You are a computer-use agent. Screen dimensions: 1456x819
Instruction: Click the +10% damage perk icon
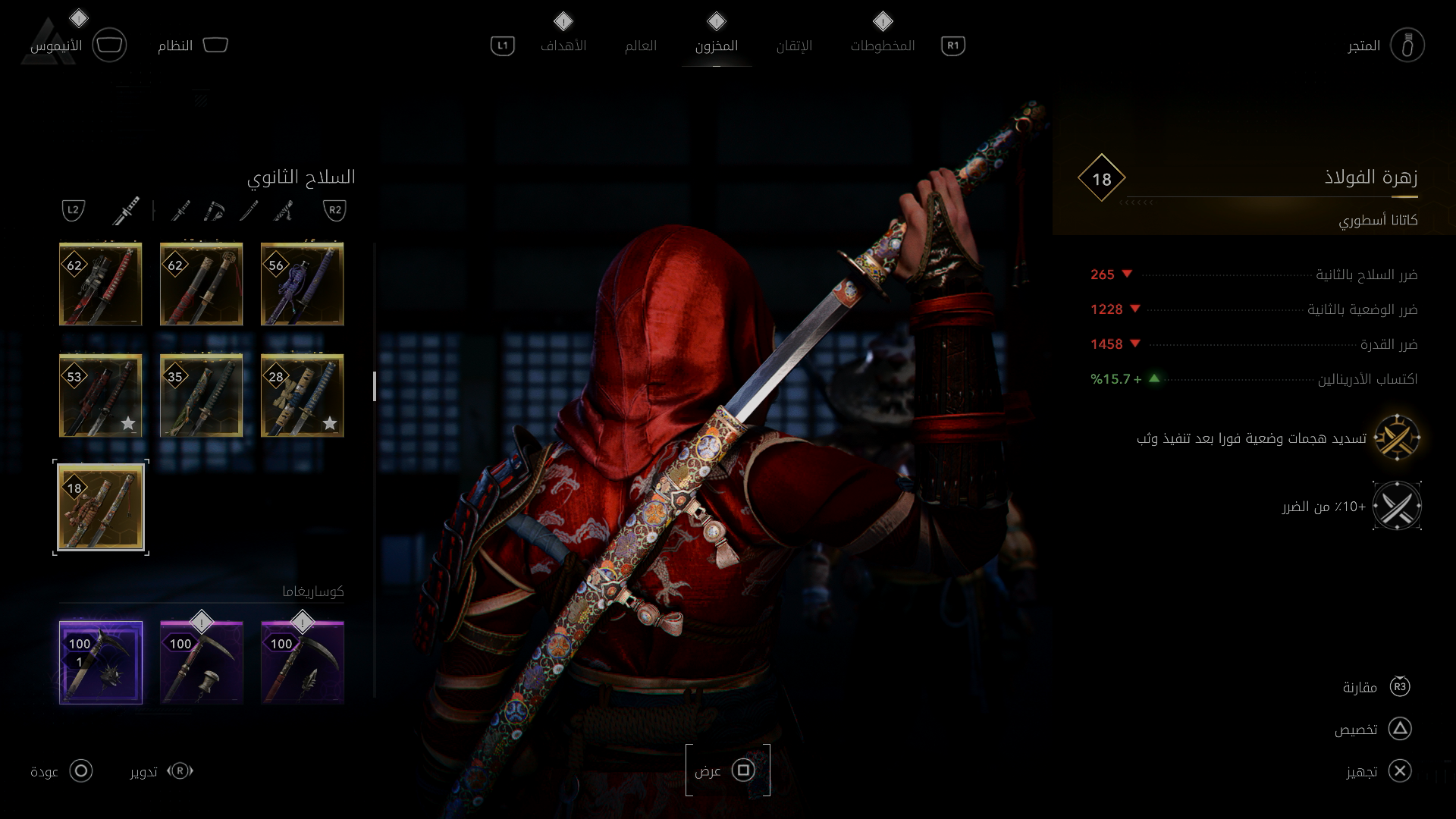click(1396, 506)
